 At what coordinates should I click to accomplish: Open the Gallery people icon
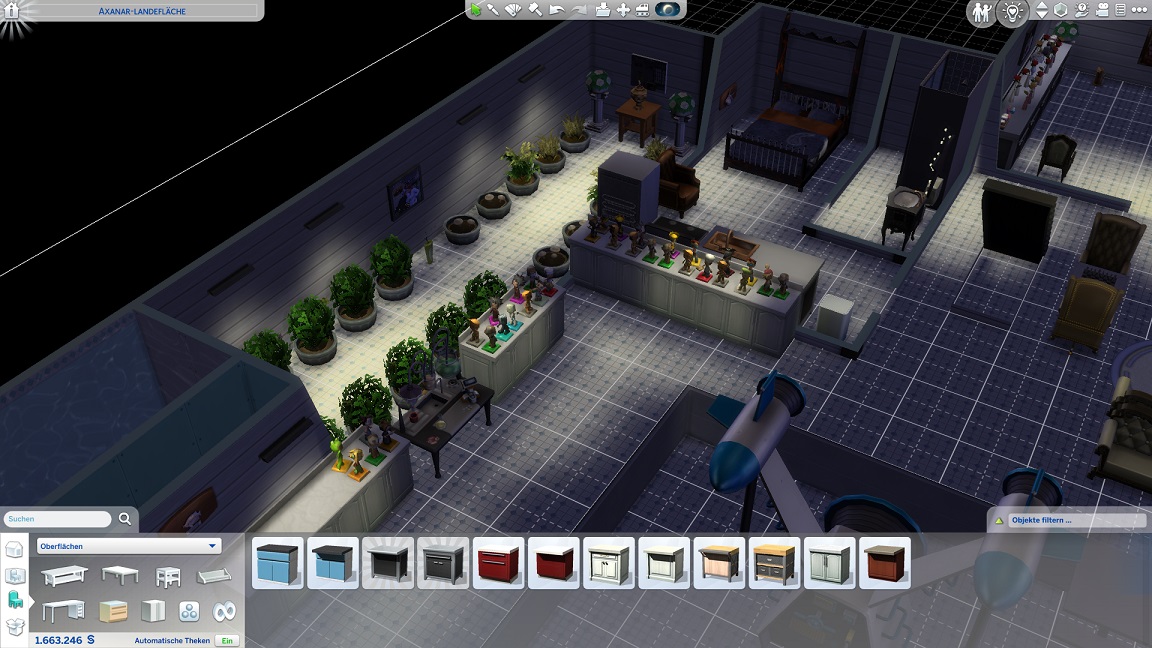(982, 12)
